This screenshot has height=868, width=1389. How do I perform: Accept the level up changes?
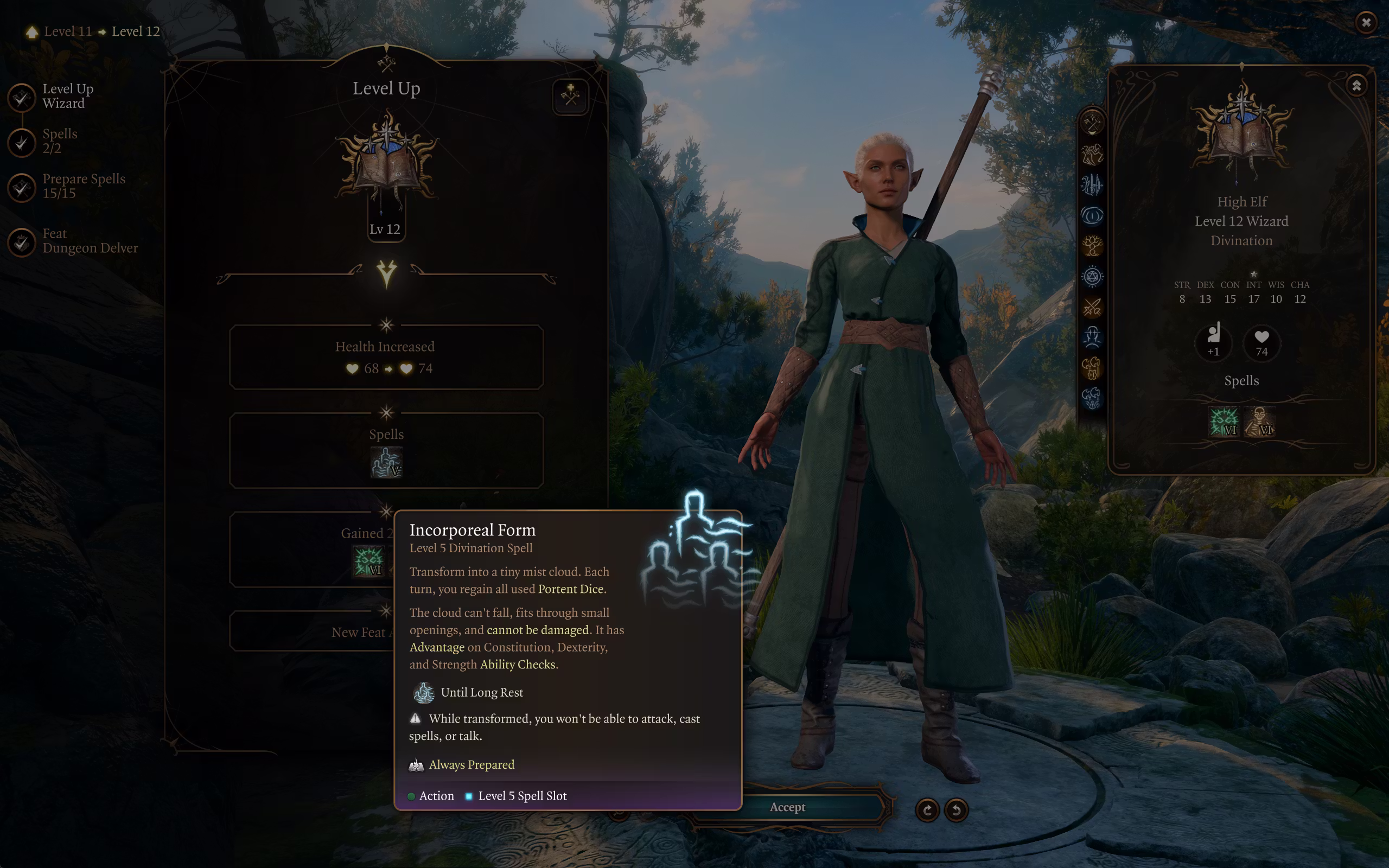point(787,807)
